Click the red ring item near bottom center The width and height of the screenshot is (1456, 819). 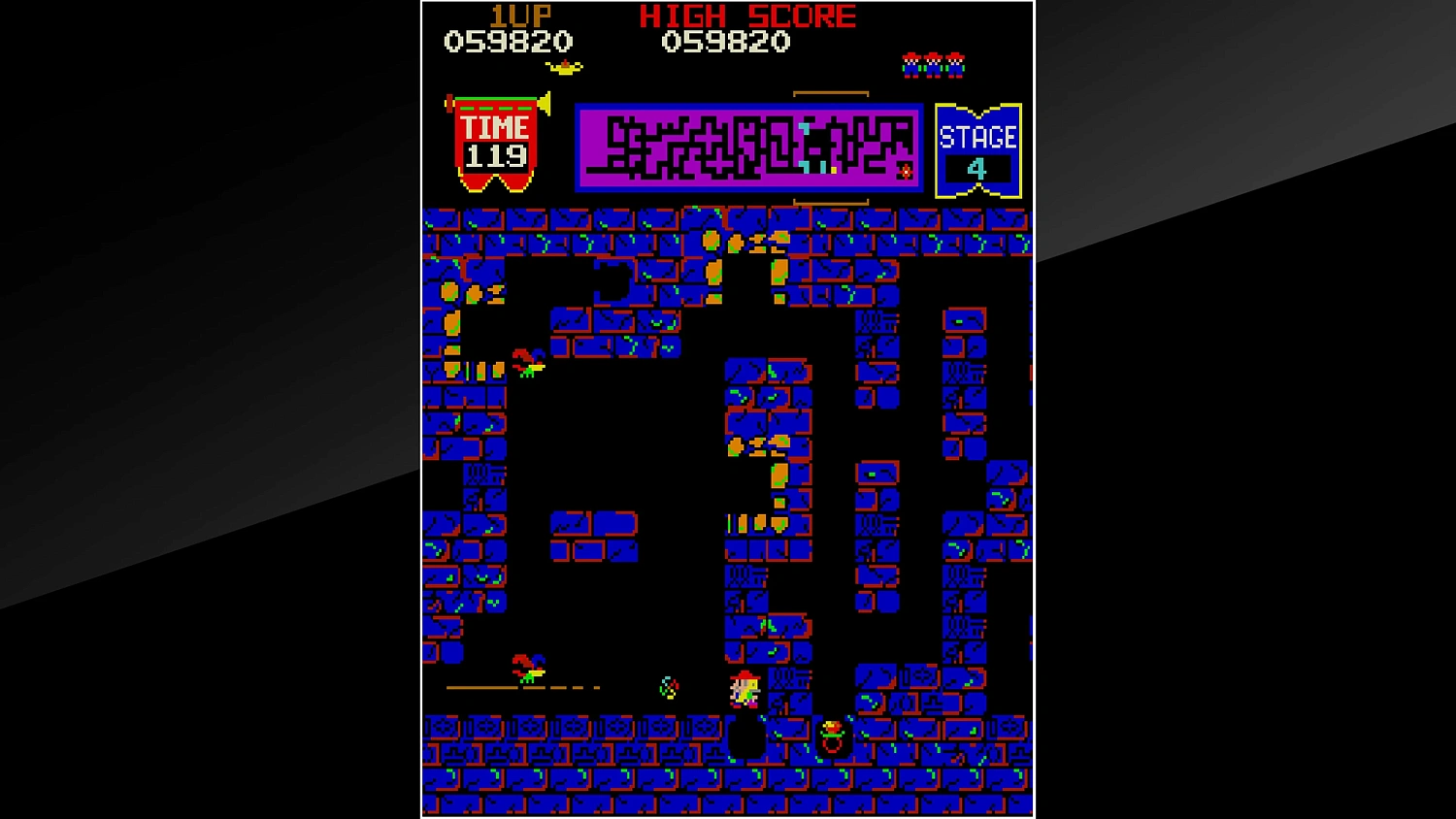tap(833, 747)
